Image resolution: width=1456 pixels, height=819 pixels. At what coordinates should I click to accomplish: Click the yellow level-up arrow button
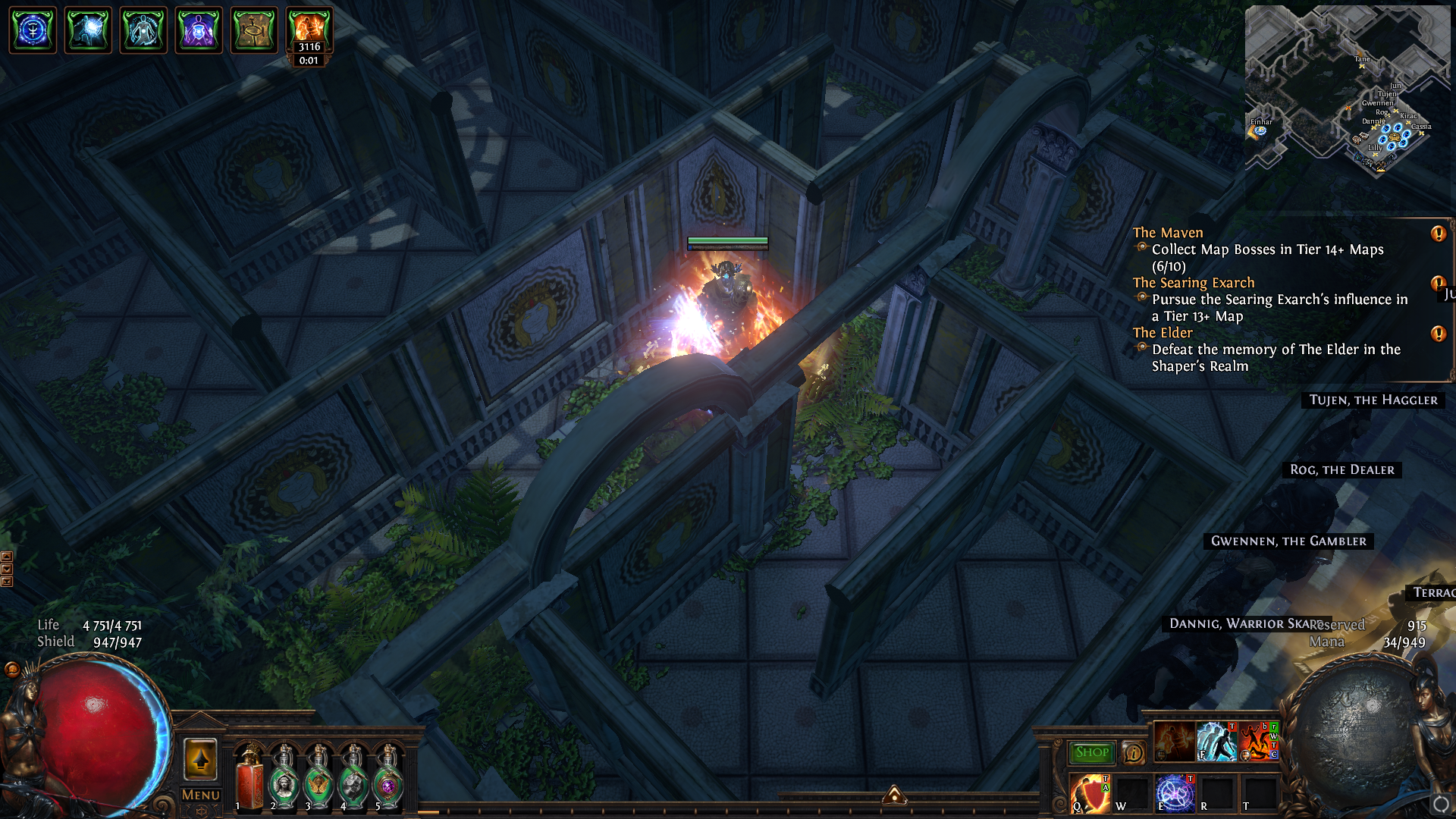200,759
